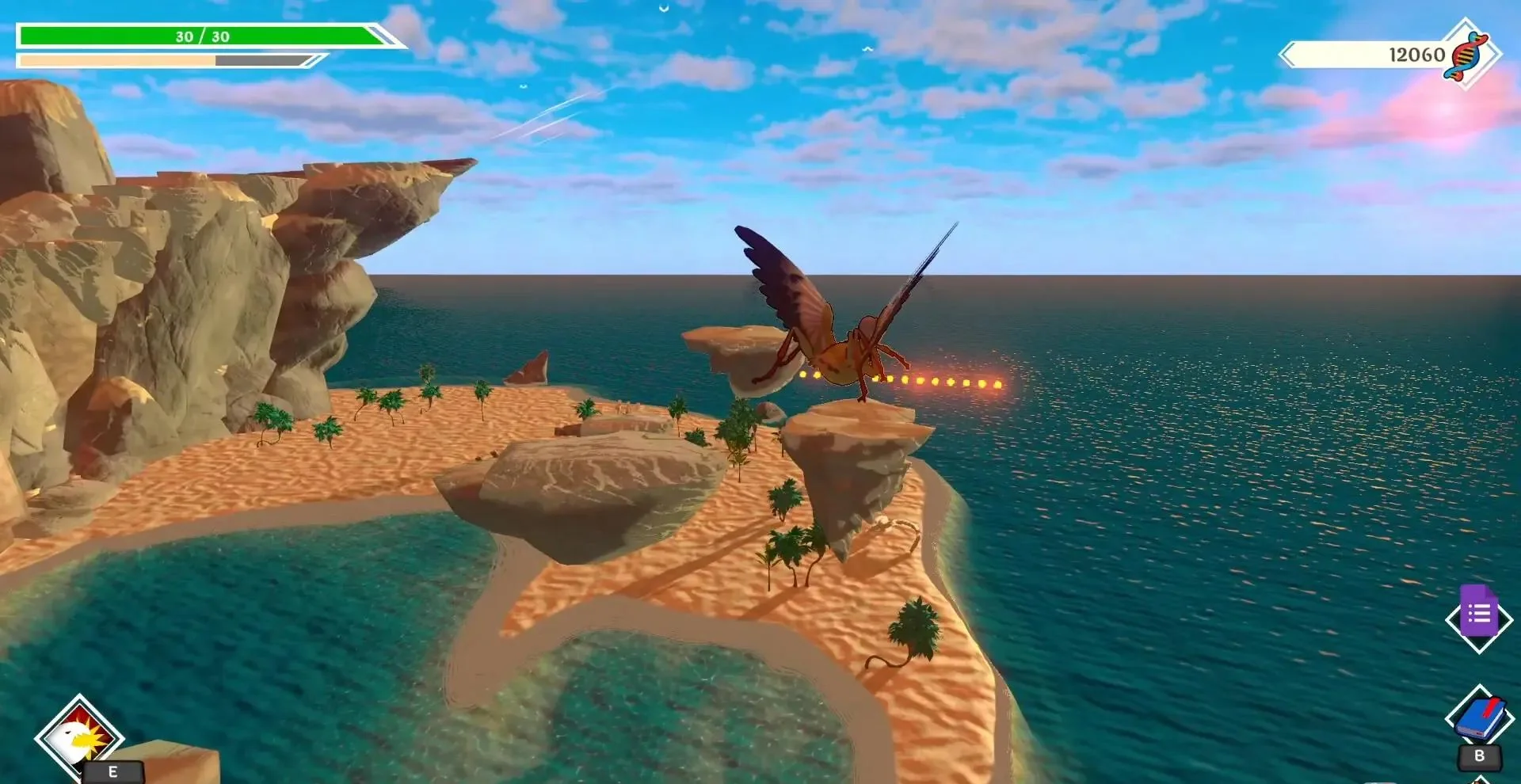Activate the eagle screech ability icon
The image size is (1521, 784).
click(x=79, y=737)
